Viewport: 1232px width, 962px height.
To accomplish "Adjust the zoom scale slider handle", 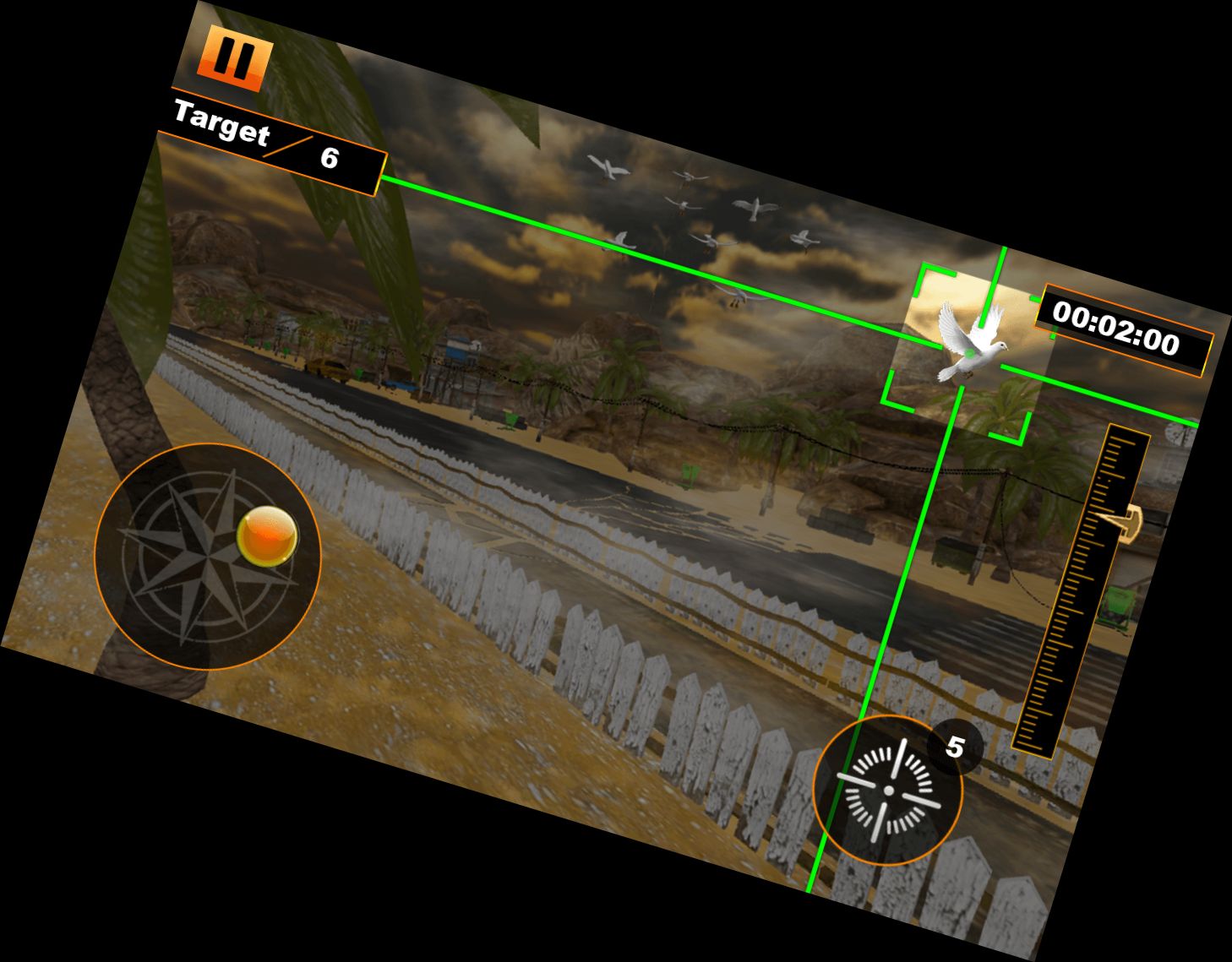I will click(1122, 521).
